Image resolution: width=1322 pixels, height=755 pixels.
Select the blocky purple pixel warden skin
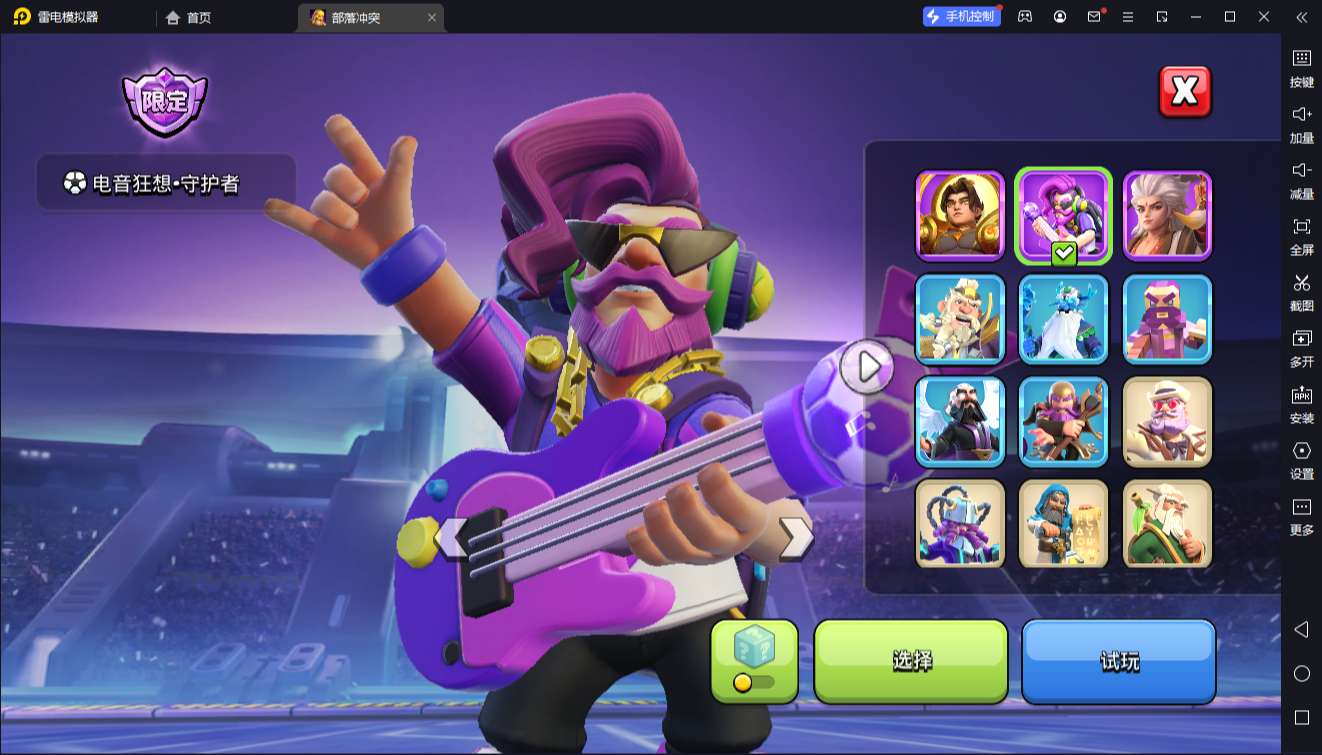click(1168, 318)
